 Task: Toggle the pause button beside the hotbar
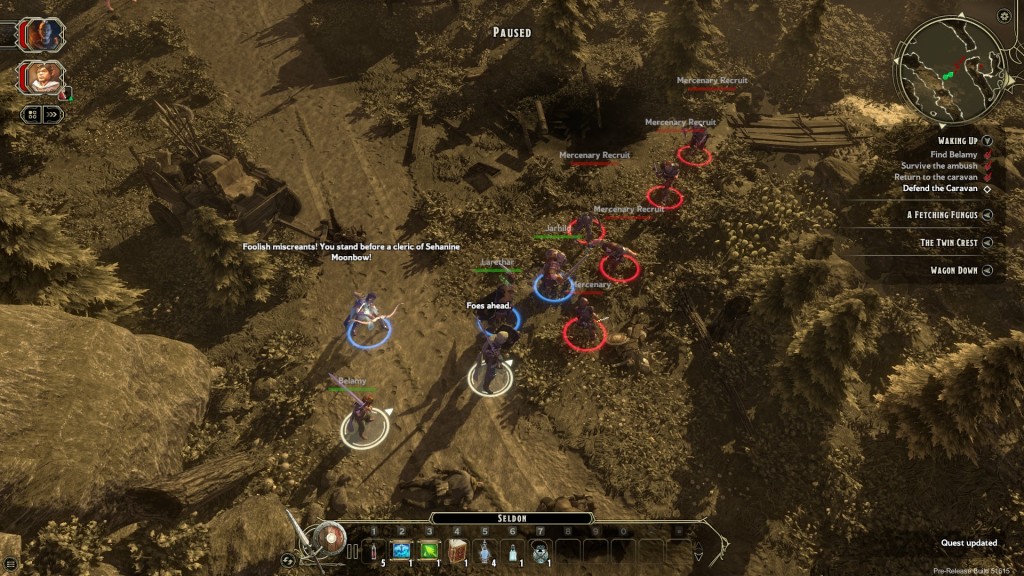pyautogui.click(x=352, y=551)
